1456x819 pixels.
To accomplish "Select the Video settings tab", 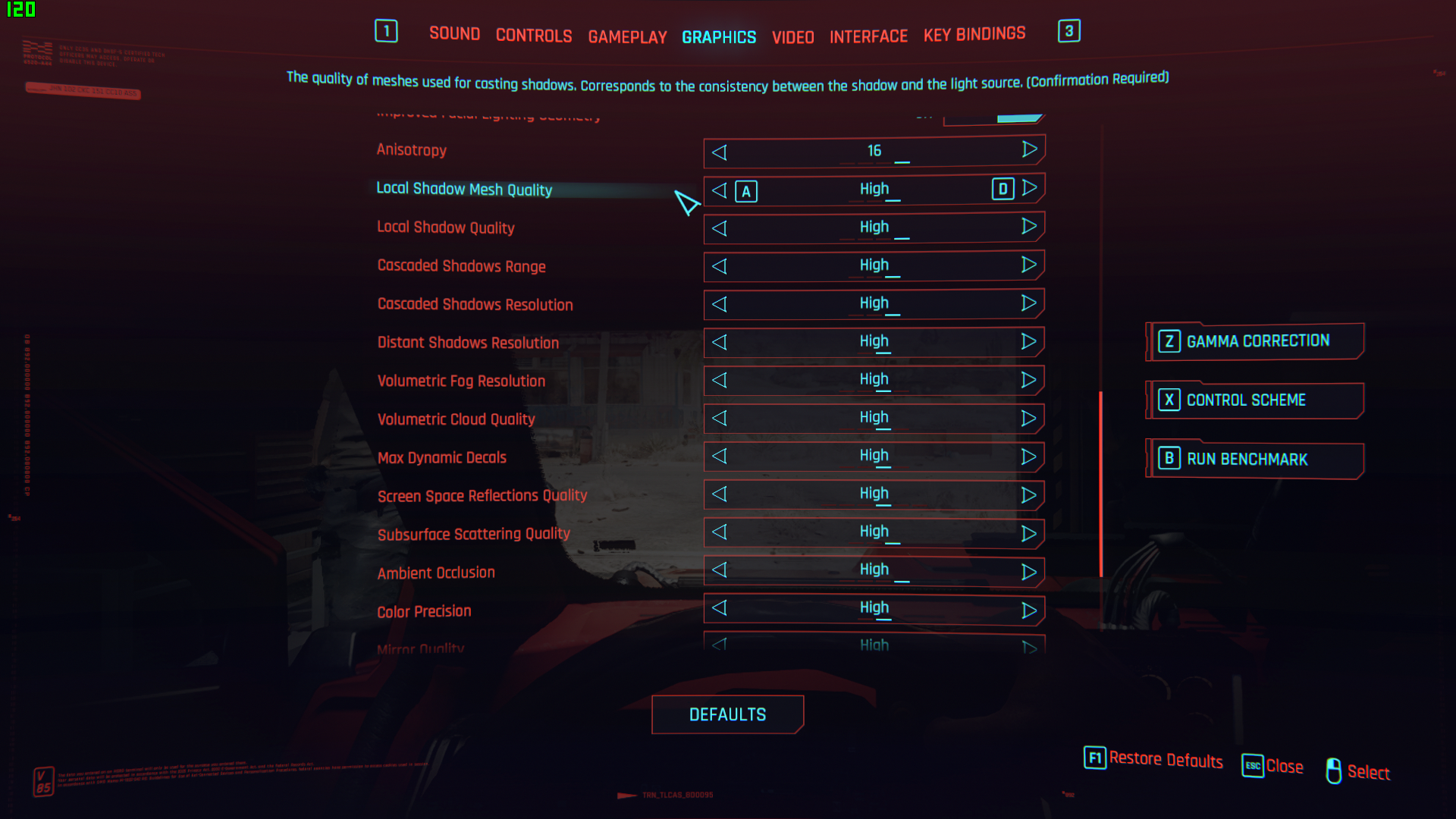I will point(792,37).
